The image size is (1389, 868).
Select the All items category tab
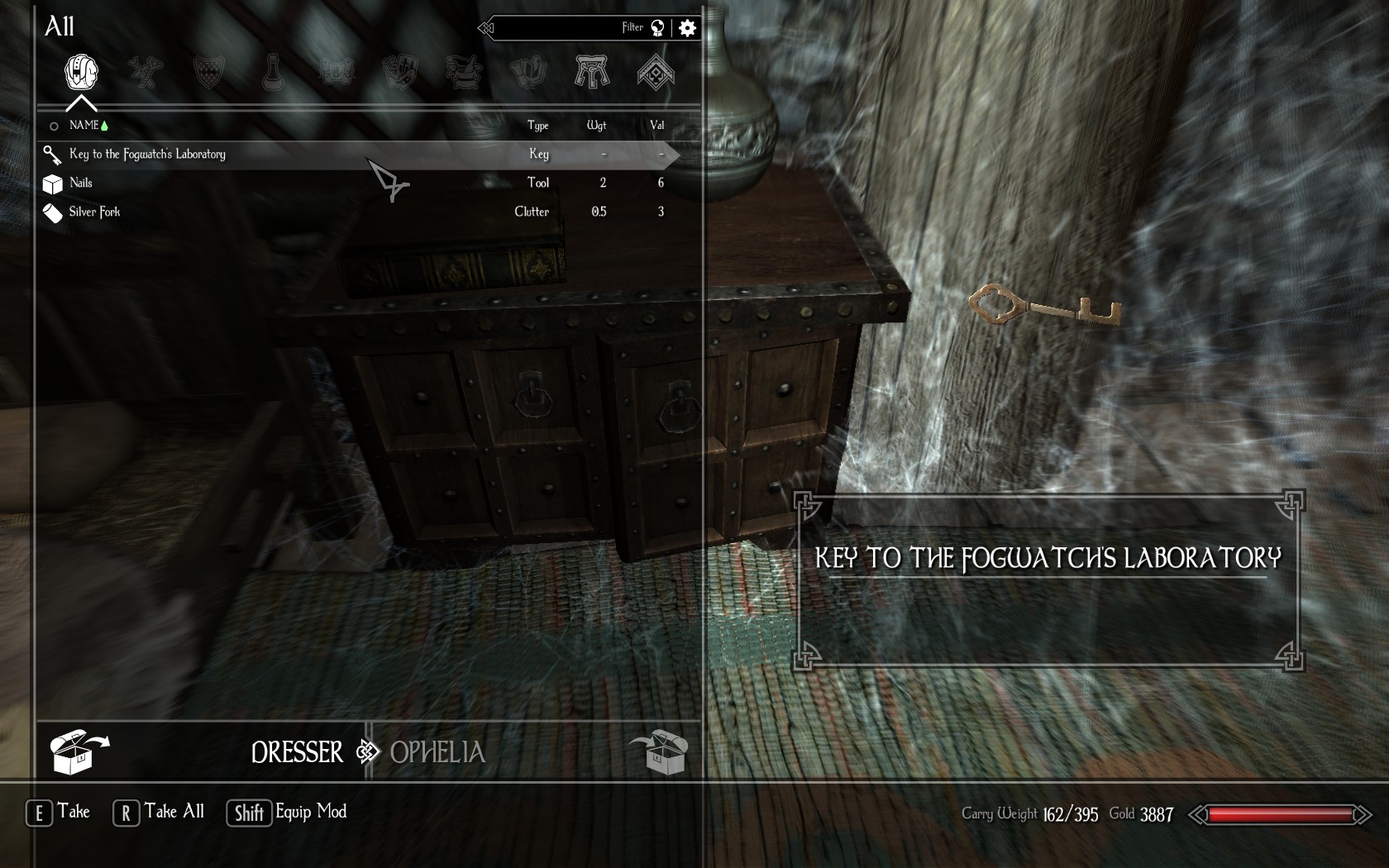(81, 74)
